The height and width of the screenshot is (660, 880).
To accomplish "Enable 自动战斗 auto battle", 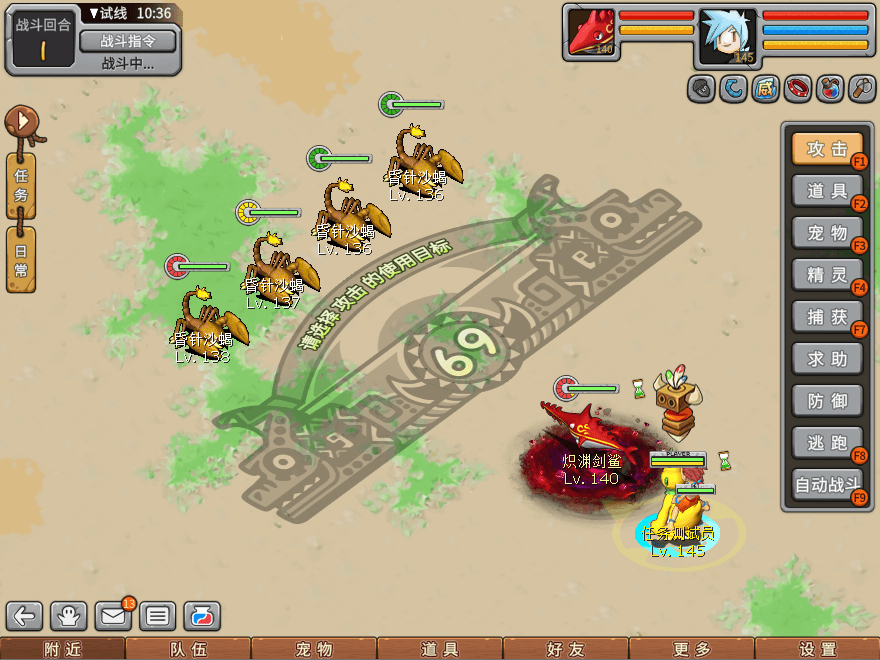I will pos(827,486).
